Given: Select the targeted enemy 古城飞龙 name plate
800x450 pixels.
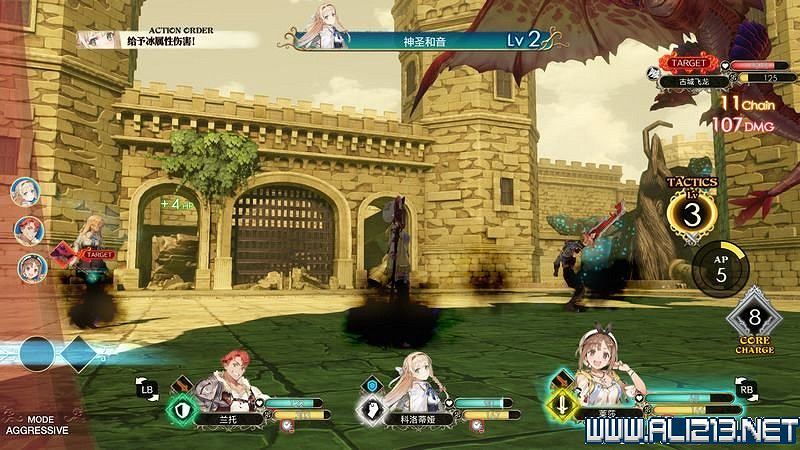Looking at the screenshot, I should coord(692,80).
